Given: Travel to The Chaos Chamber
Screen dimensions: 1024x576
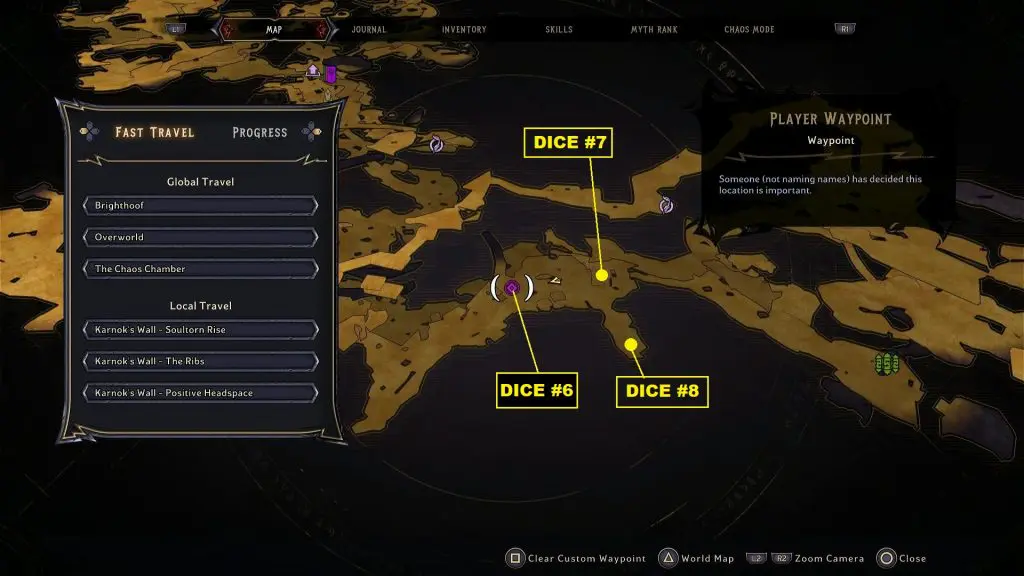Looking at the screenshot, I should coord(200,269).
